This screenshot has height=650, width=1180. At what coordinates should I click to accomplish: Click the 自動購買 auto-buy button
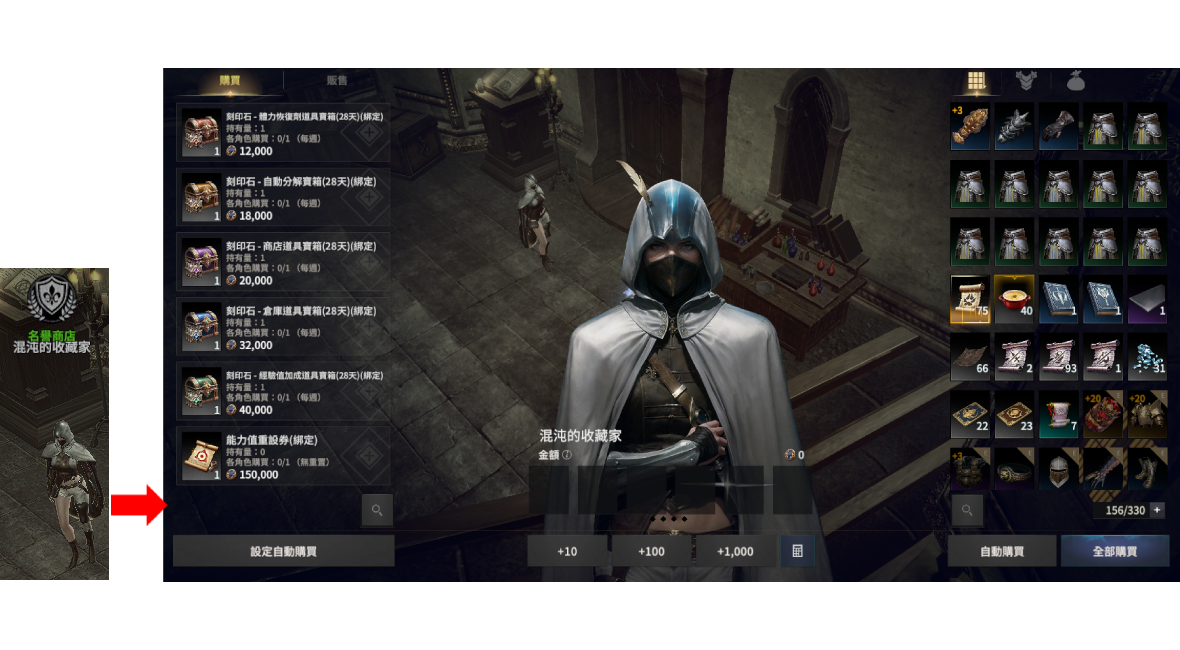[x=1002, y=551]
